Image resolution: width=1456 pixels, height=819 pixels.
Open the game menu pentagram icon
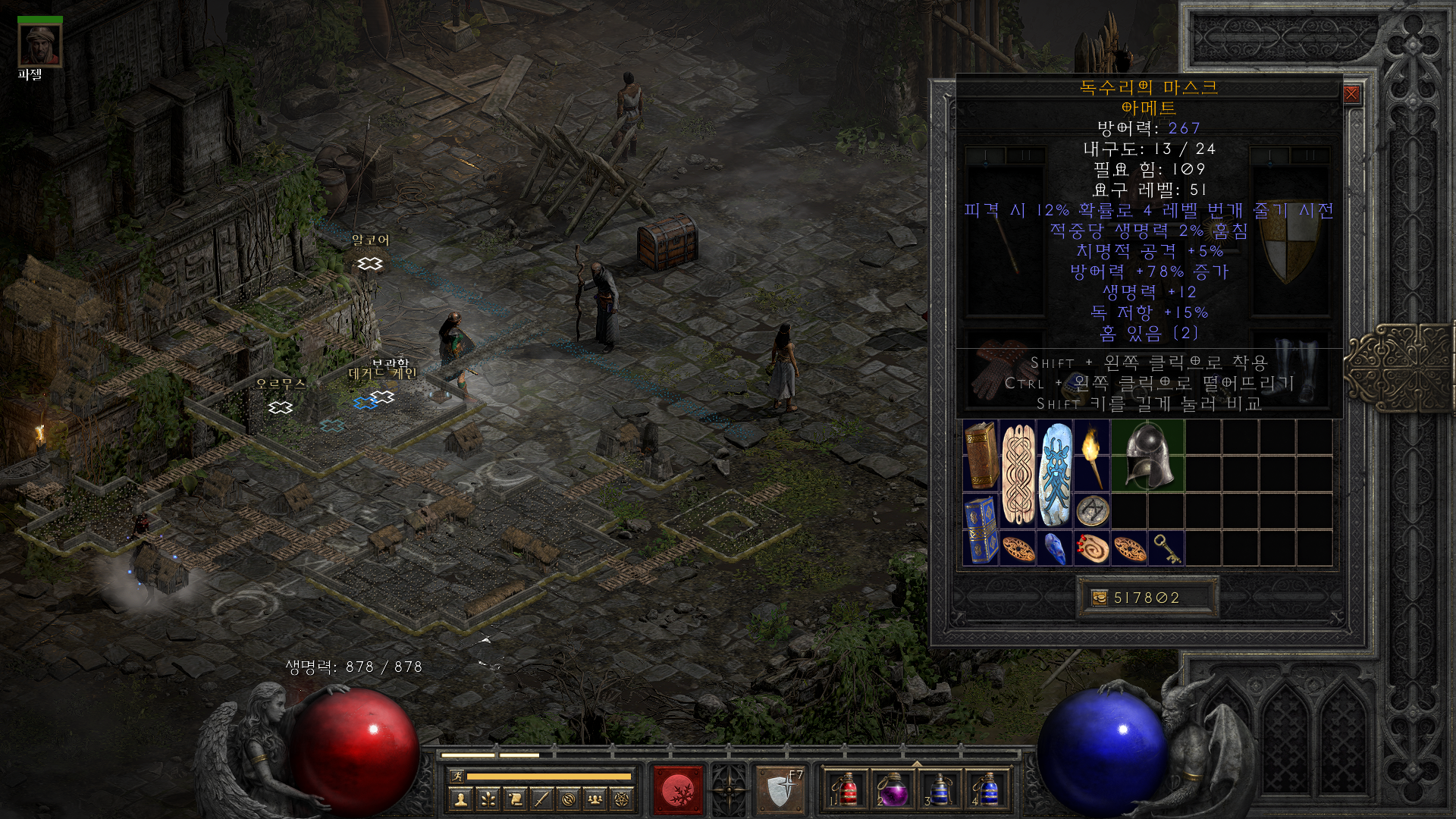pyautogui.click(x=624, y=799)
